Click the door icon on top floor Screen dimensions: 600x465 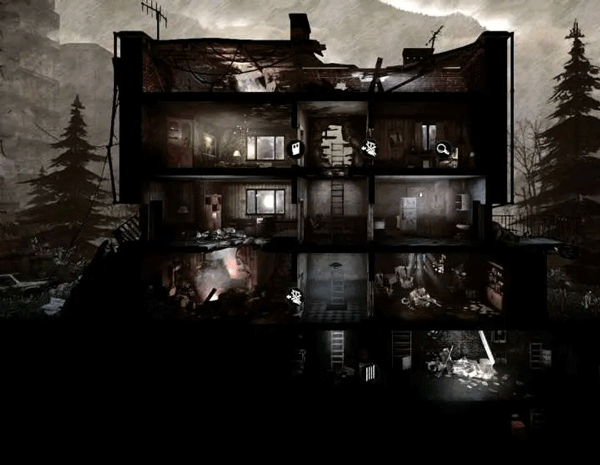[x=296, y=148]
